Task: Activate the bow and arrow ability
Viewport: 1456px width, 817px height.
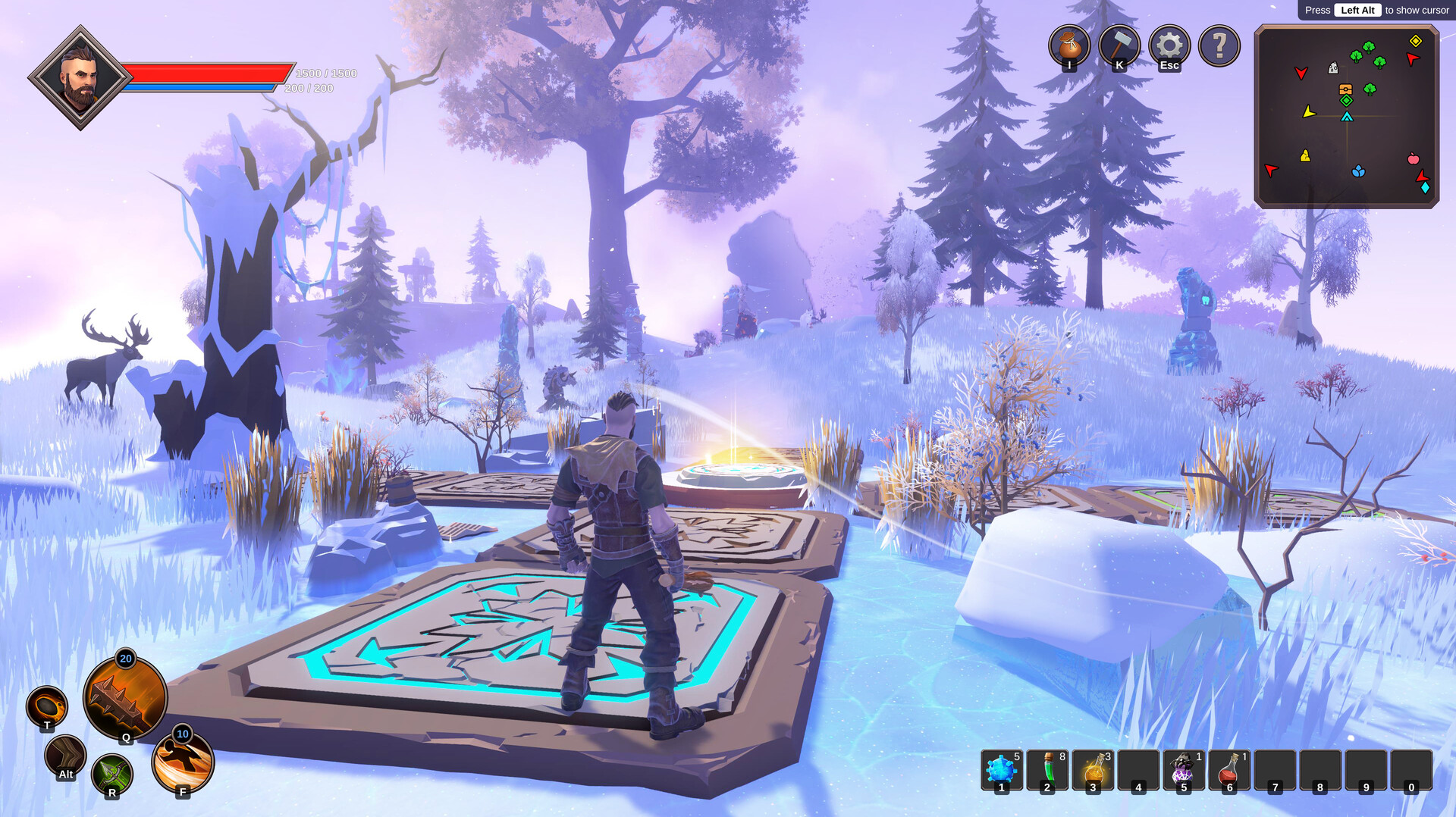Action: 112,775
